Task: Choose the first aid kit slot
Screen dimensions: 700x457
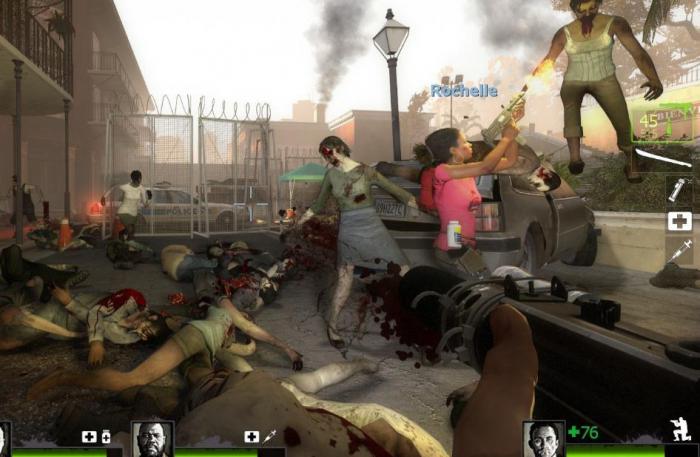Action: click(x=680, y=221)
